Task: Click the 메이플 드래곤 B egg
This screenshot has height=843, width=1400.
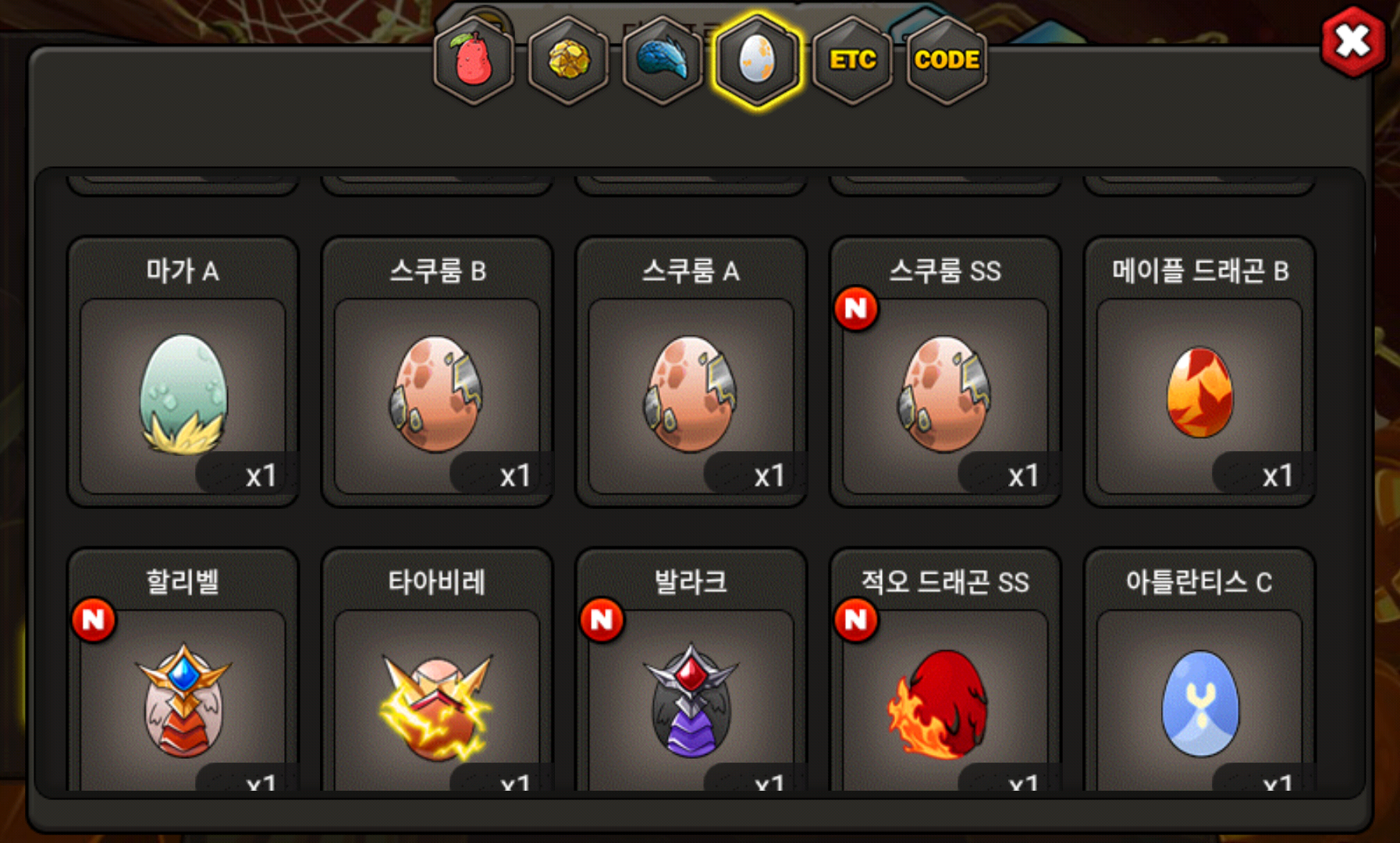Action: click(x=1199, y=394)
